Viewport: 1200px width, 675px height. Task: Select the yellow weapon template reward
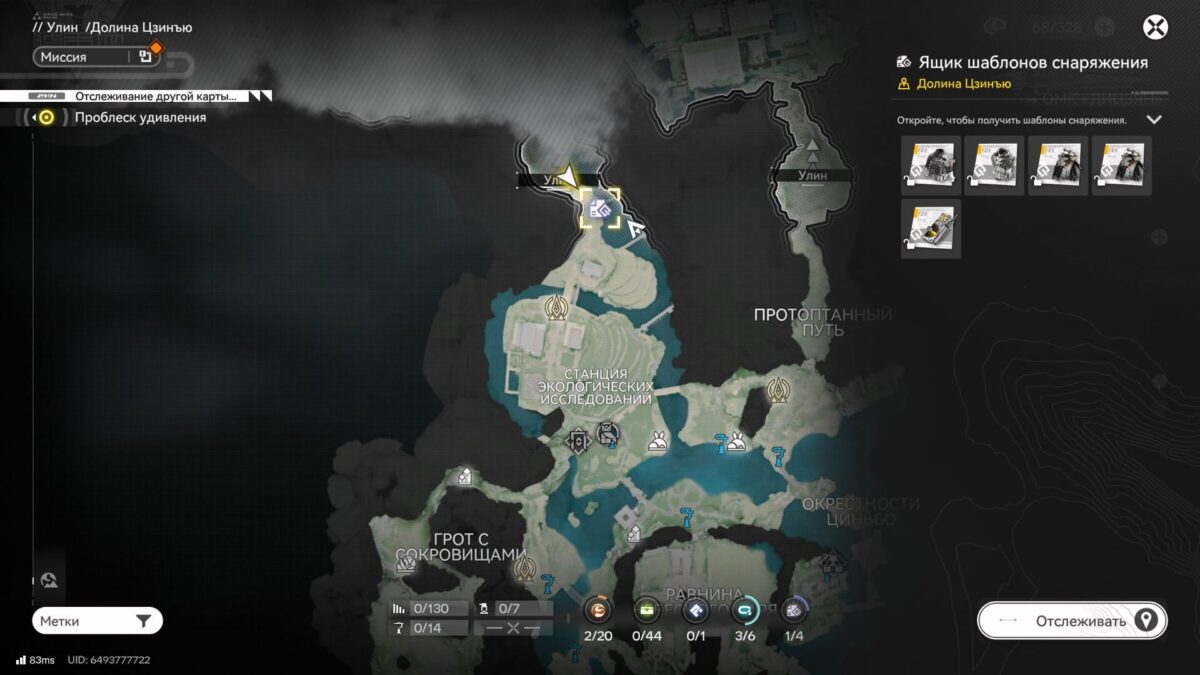[930, 229]
